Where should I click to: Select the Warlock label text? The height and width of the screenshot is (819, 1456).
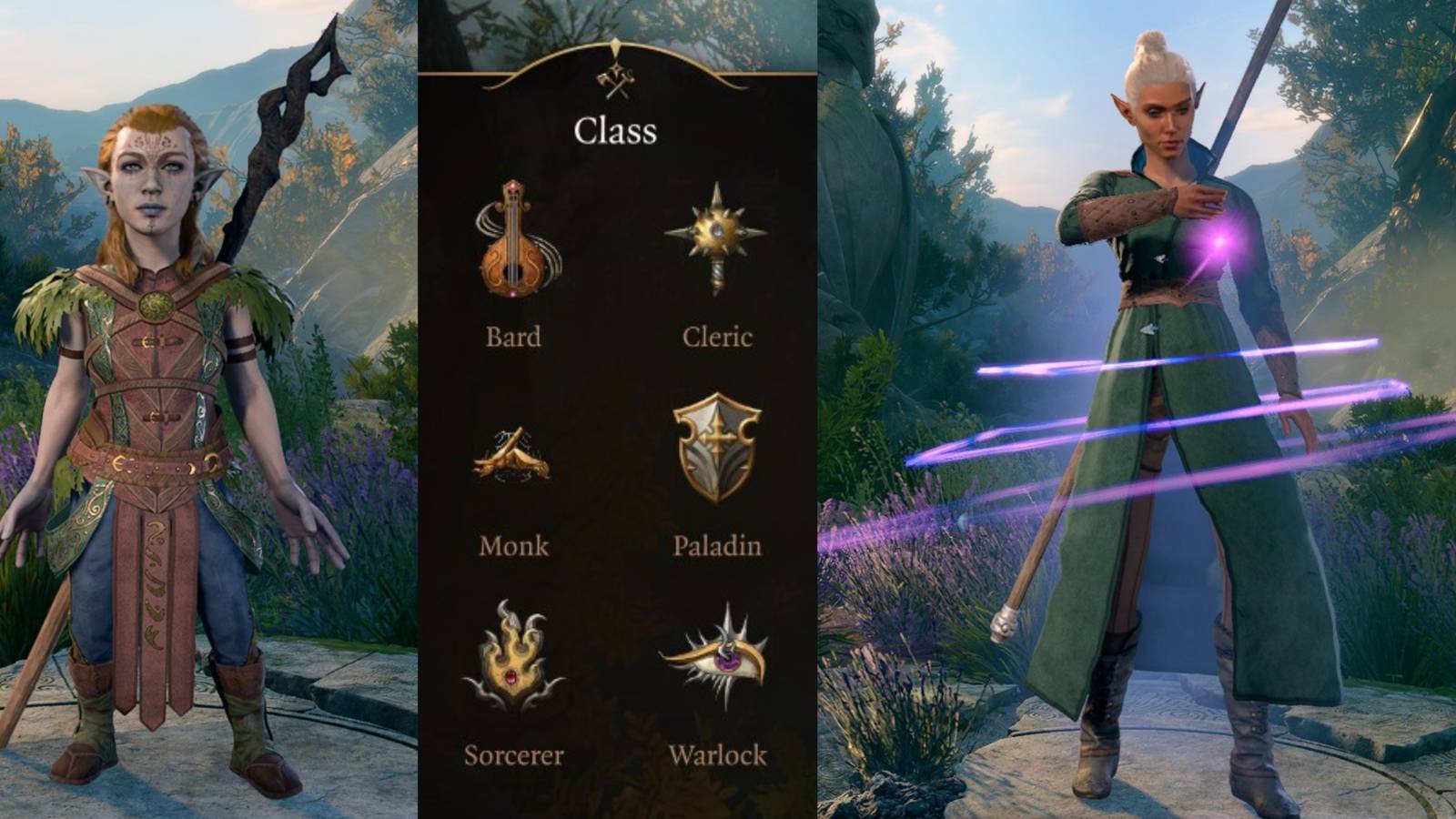720,756
